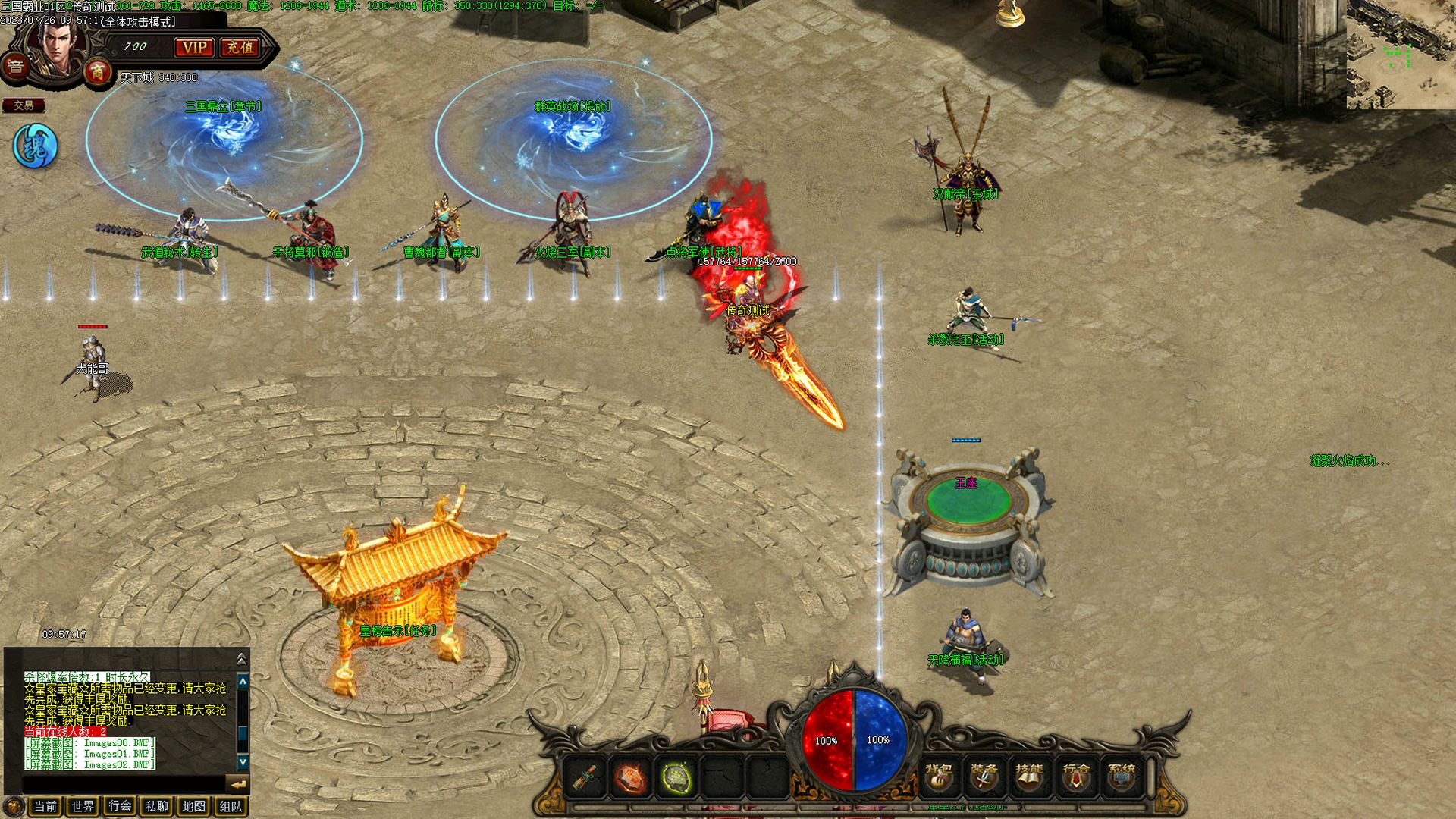Use the green glowing stone in the hotbar
This screenshot has height=819, width=1456.
[x=676, y=778]
